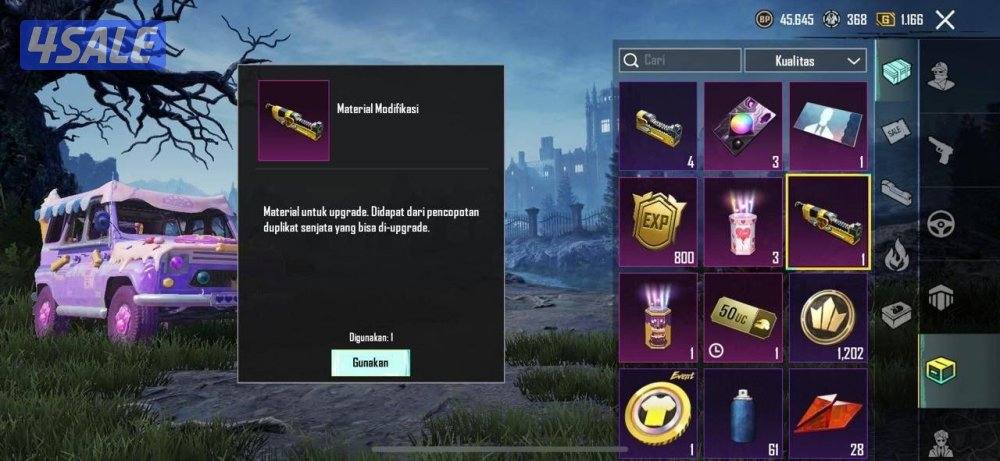Pick the pink heart cup crate
The height and width of the screenshot is (461, 1000).
coord(742,221)
